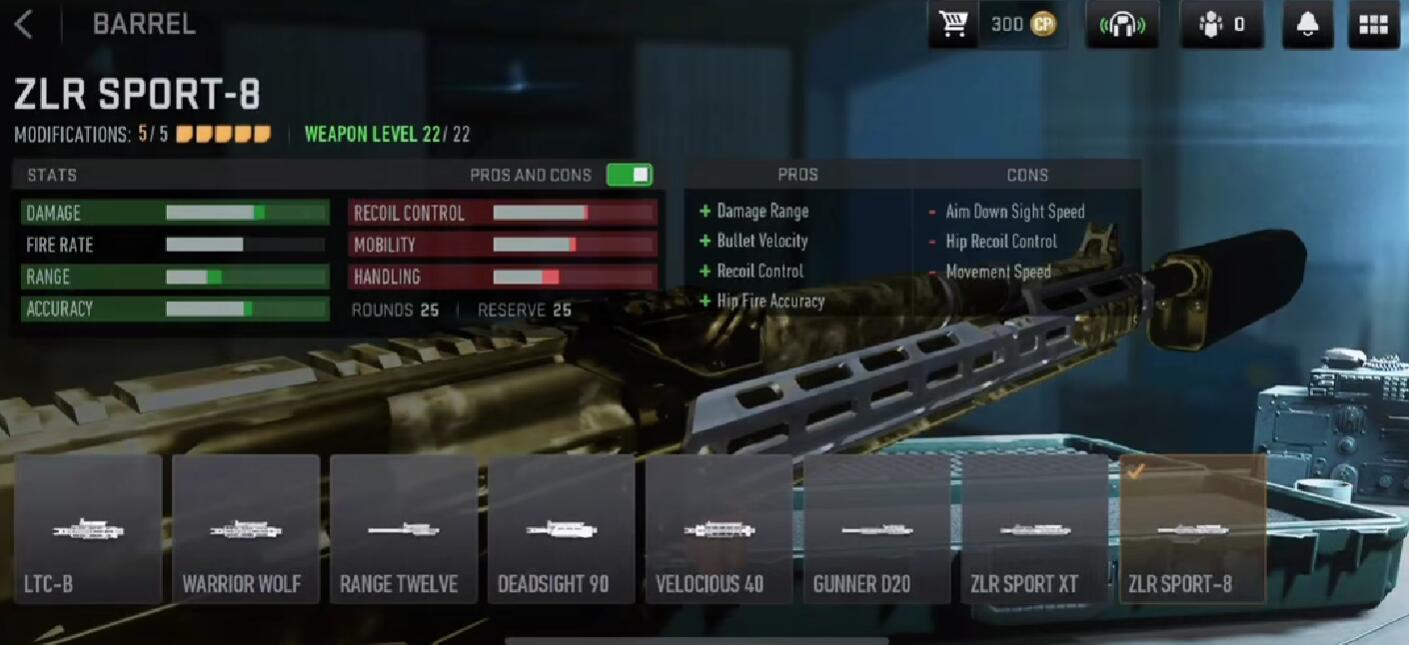
Task: Open the party members panel
Action: point(1221,25)
